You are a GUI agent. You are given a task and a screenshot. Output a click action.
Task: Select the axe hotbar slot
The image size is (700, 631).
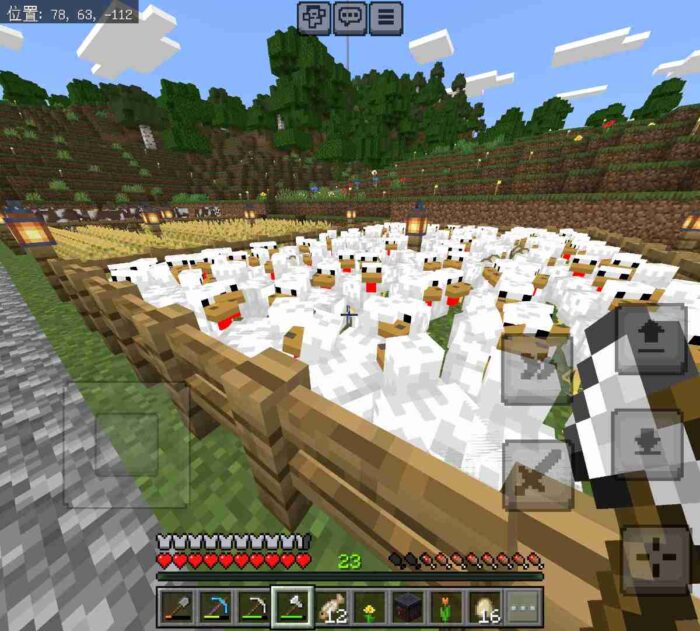[293, 607]
